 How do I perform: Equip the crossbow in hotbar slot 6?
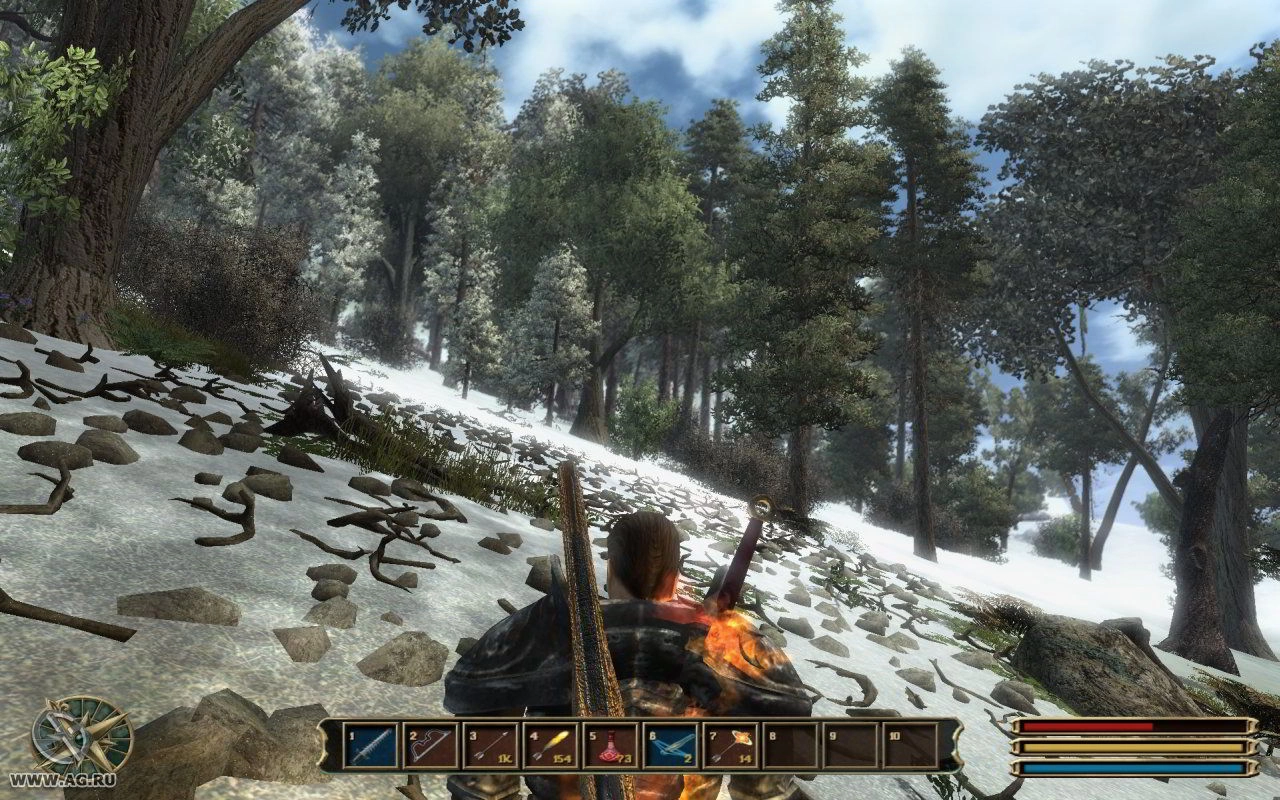click(x=671, y=746)
